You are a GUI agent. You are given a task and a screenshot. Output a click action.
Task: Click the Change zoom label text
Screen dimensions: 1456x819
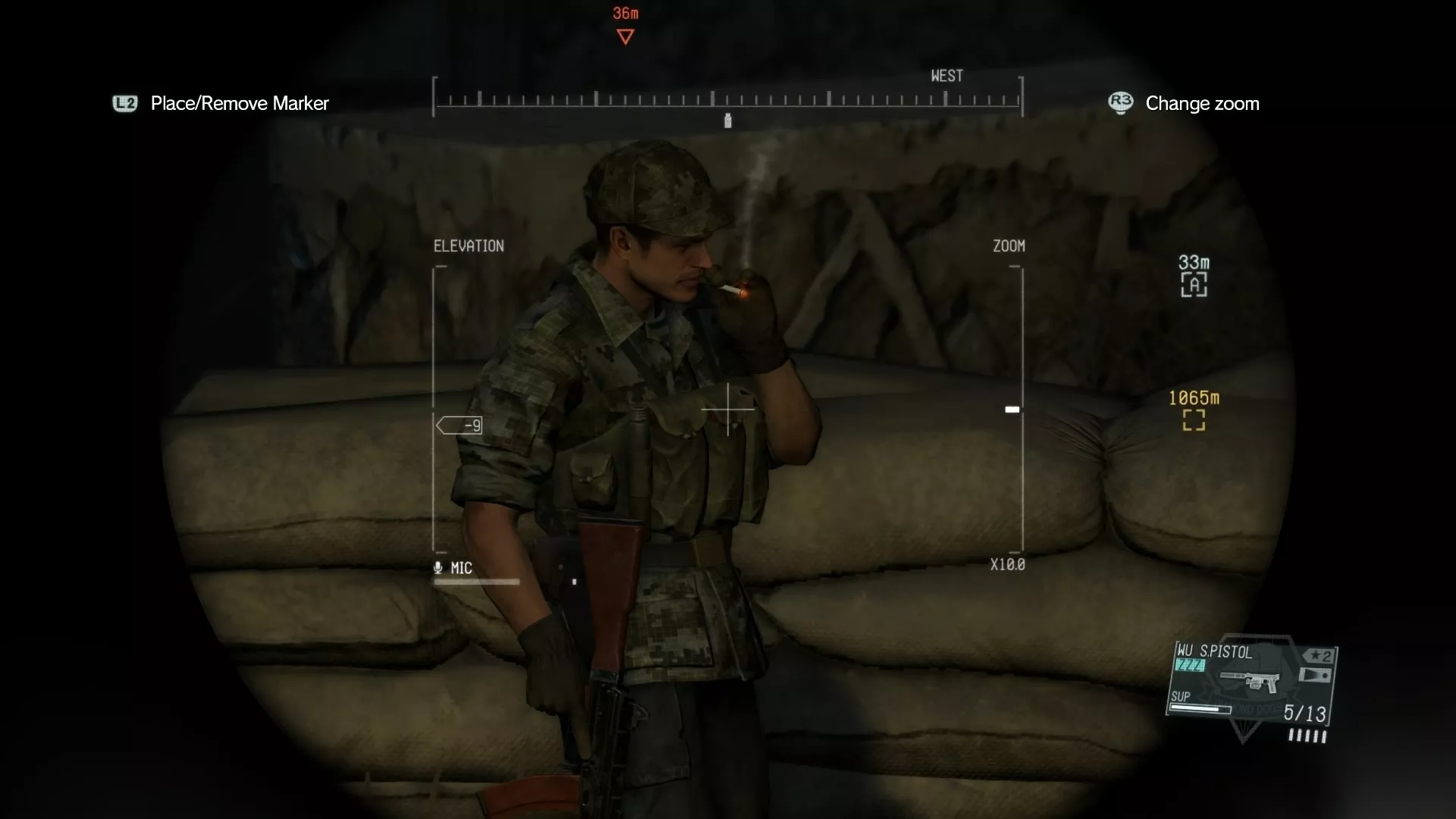coord(1203,103)
